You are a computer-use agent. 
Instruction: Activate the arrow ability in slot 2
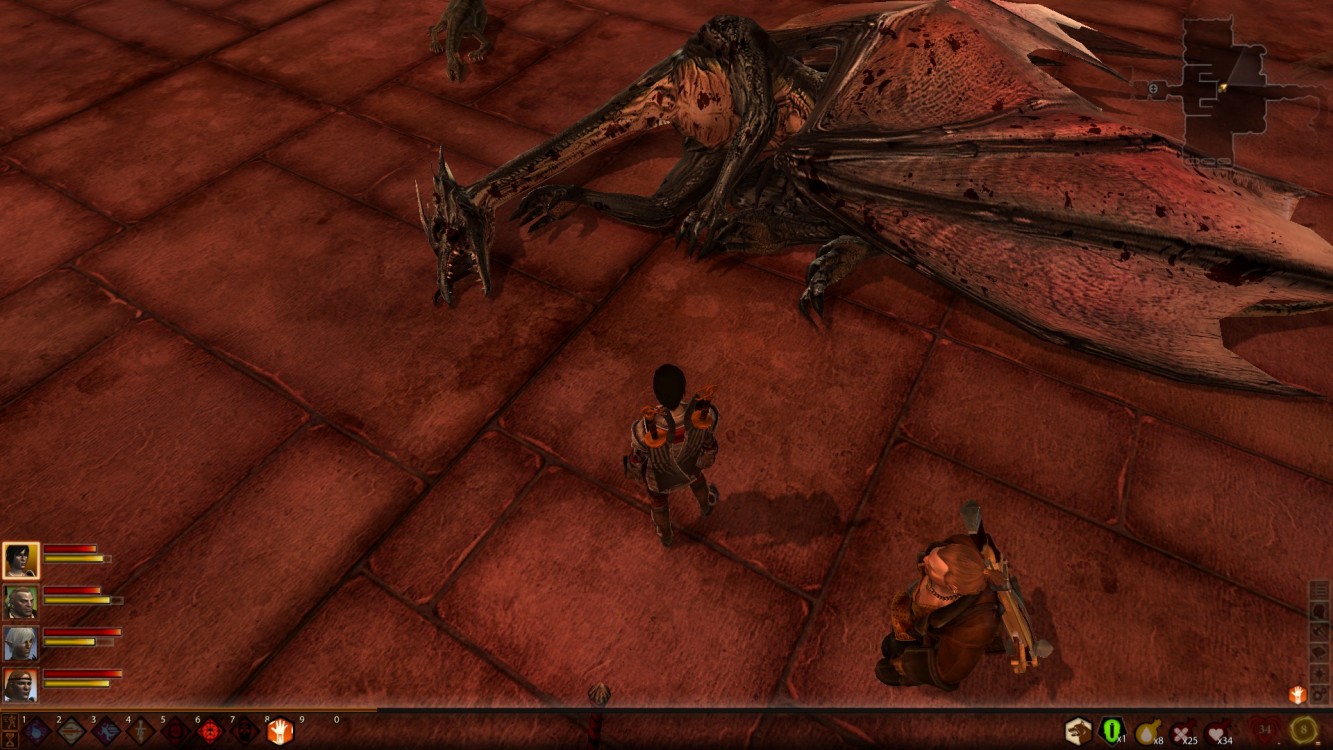click(x=71, y=732)
